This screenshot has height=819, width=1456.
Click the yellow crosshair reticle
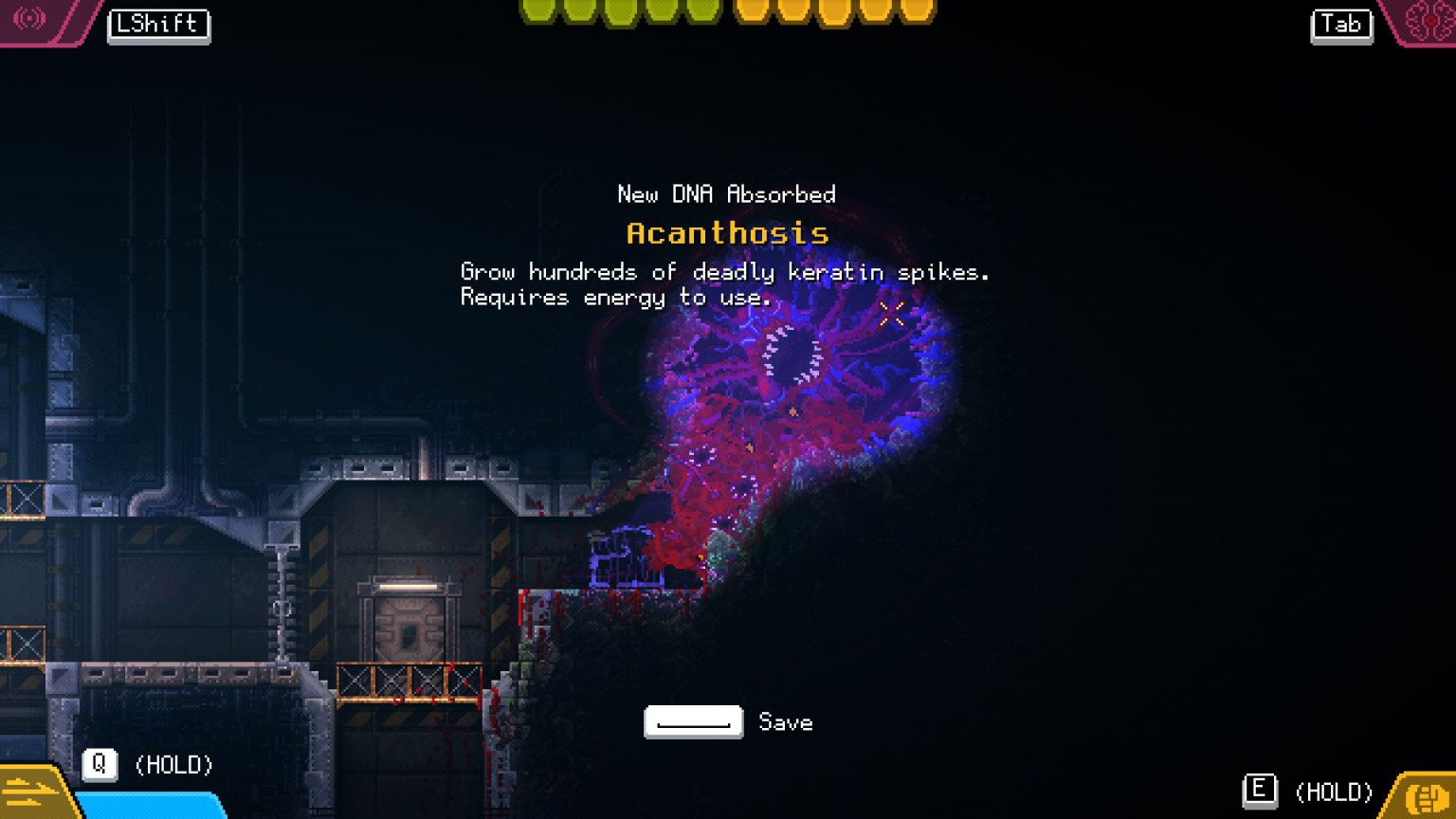pyautogui.click(x=890, y=314)
